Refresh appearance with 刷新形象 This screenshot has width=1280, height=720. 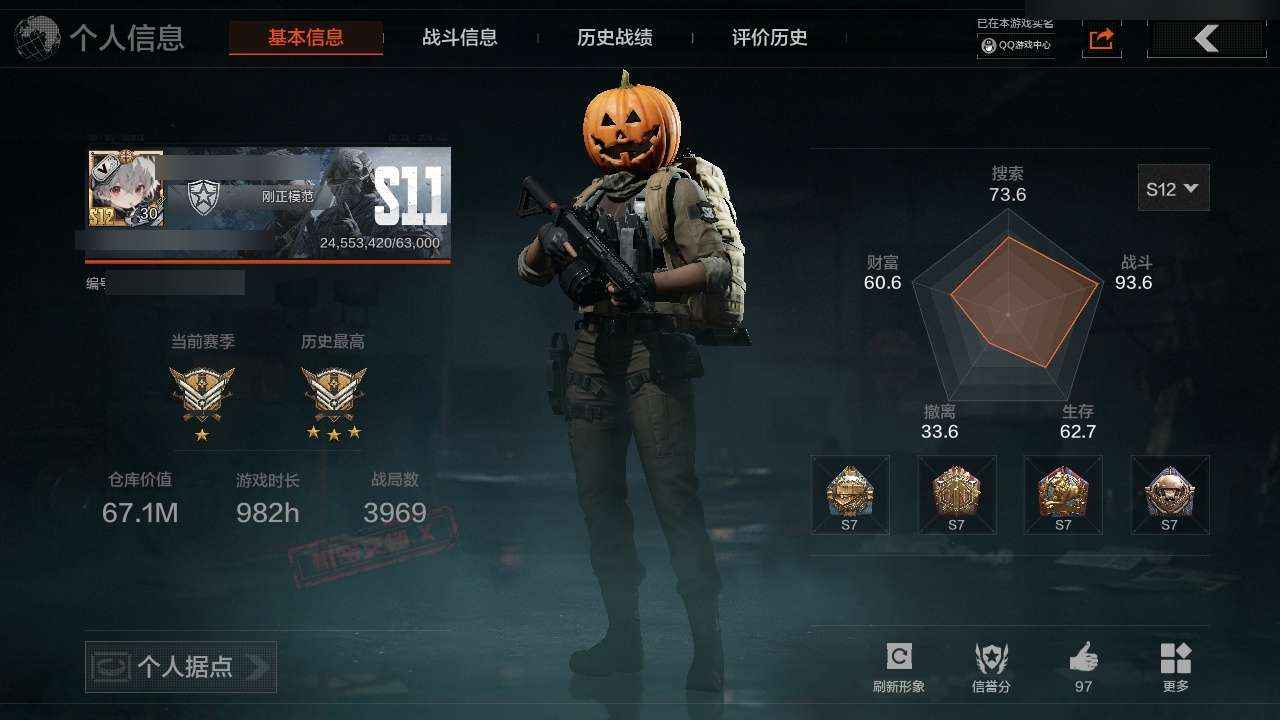[x=898, y=667]
